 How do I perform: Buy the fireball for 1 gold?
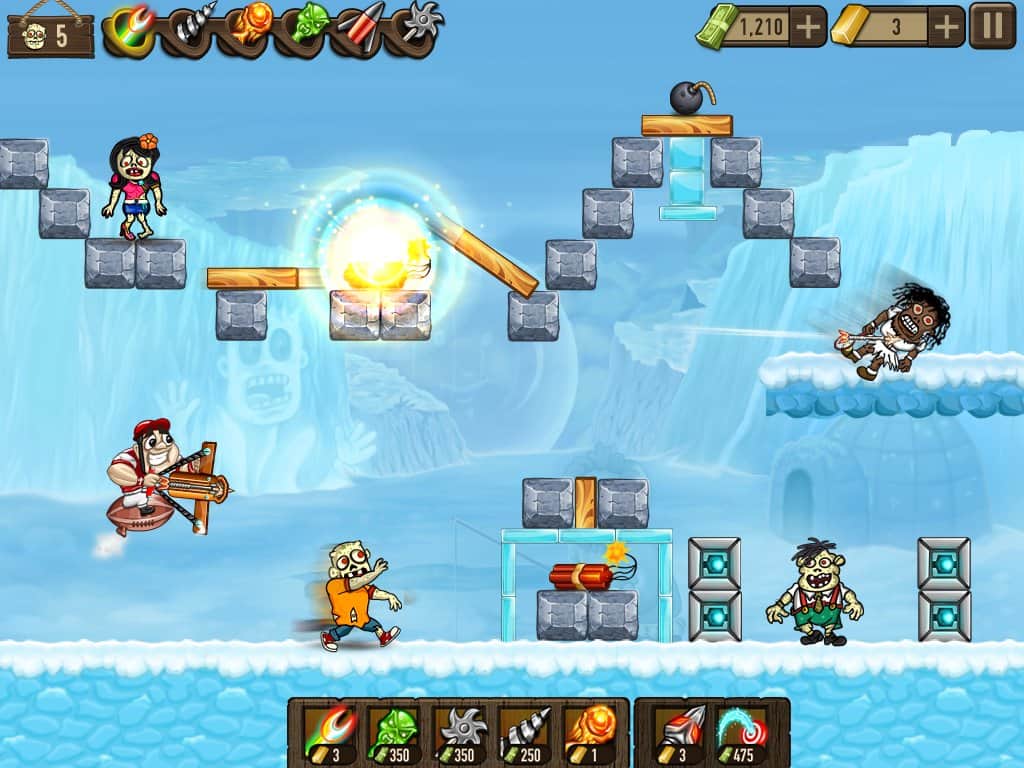point(589,734)
